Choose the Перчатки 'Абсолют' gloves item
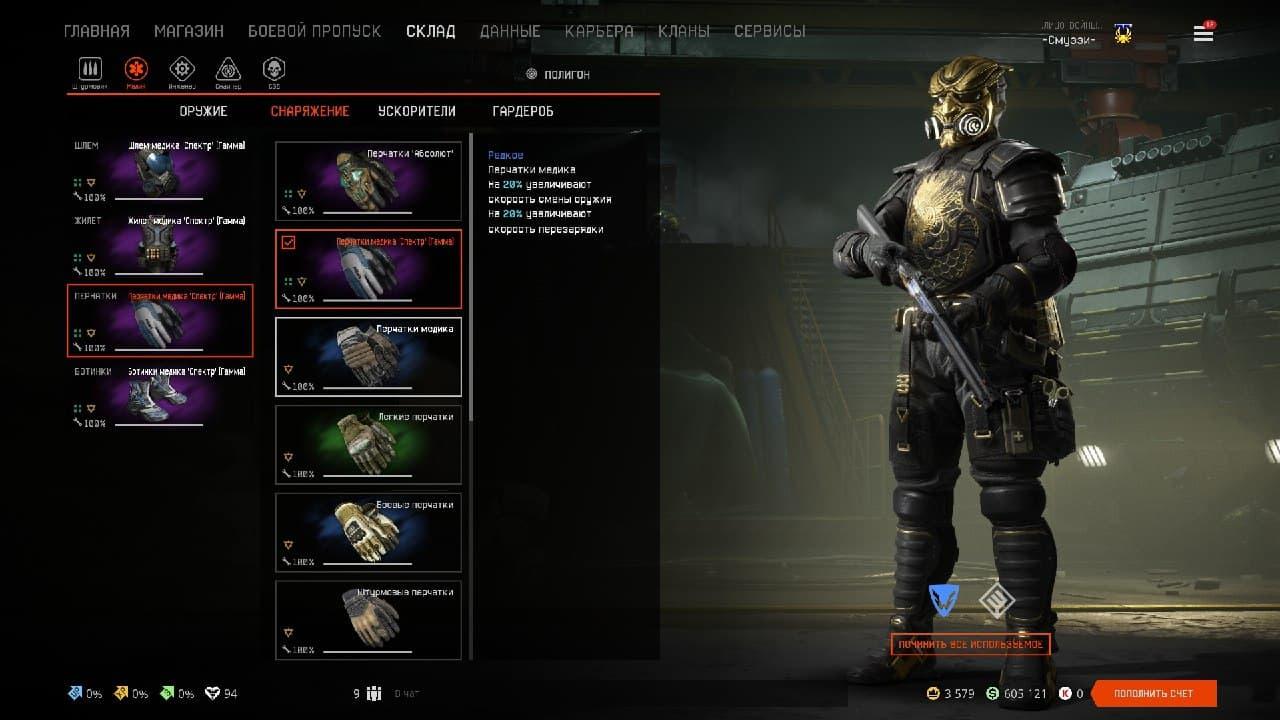 point(368,180)
